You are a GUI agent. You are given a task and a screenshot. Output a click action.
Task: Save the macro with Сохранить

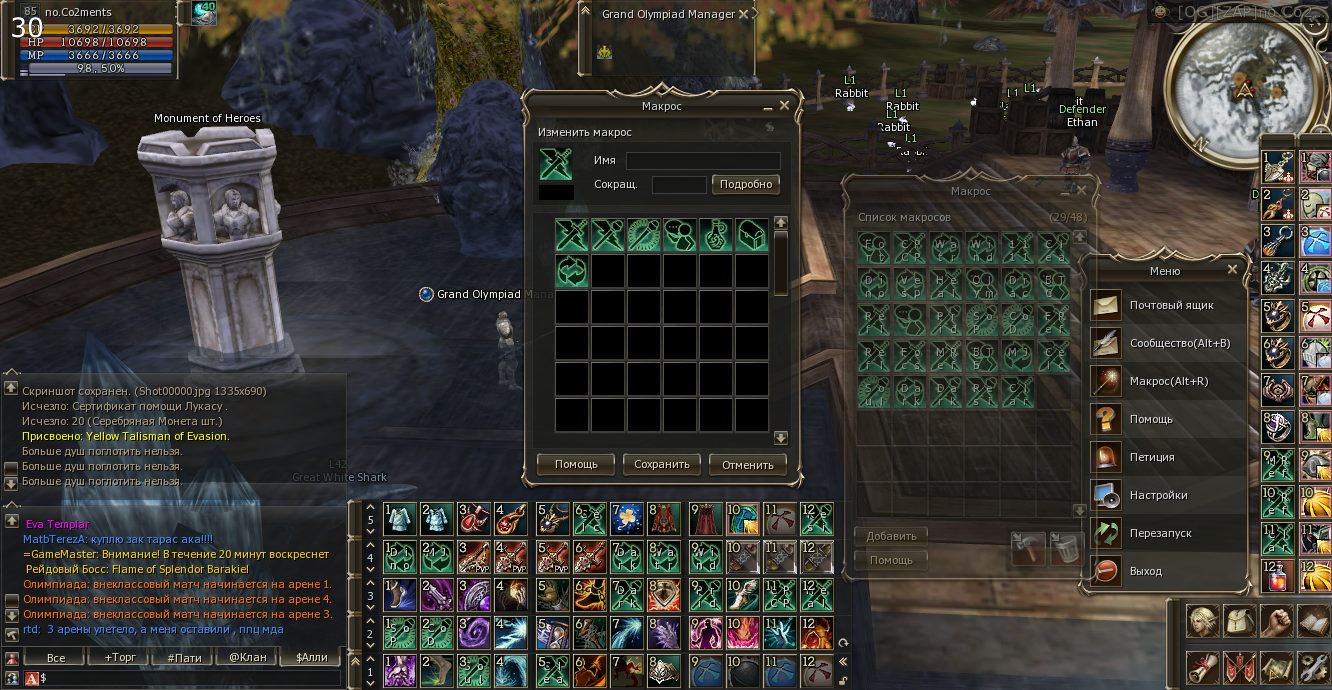tap(662, 464)
